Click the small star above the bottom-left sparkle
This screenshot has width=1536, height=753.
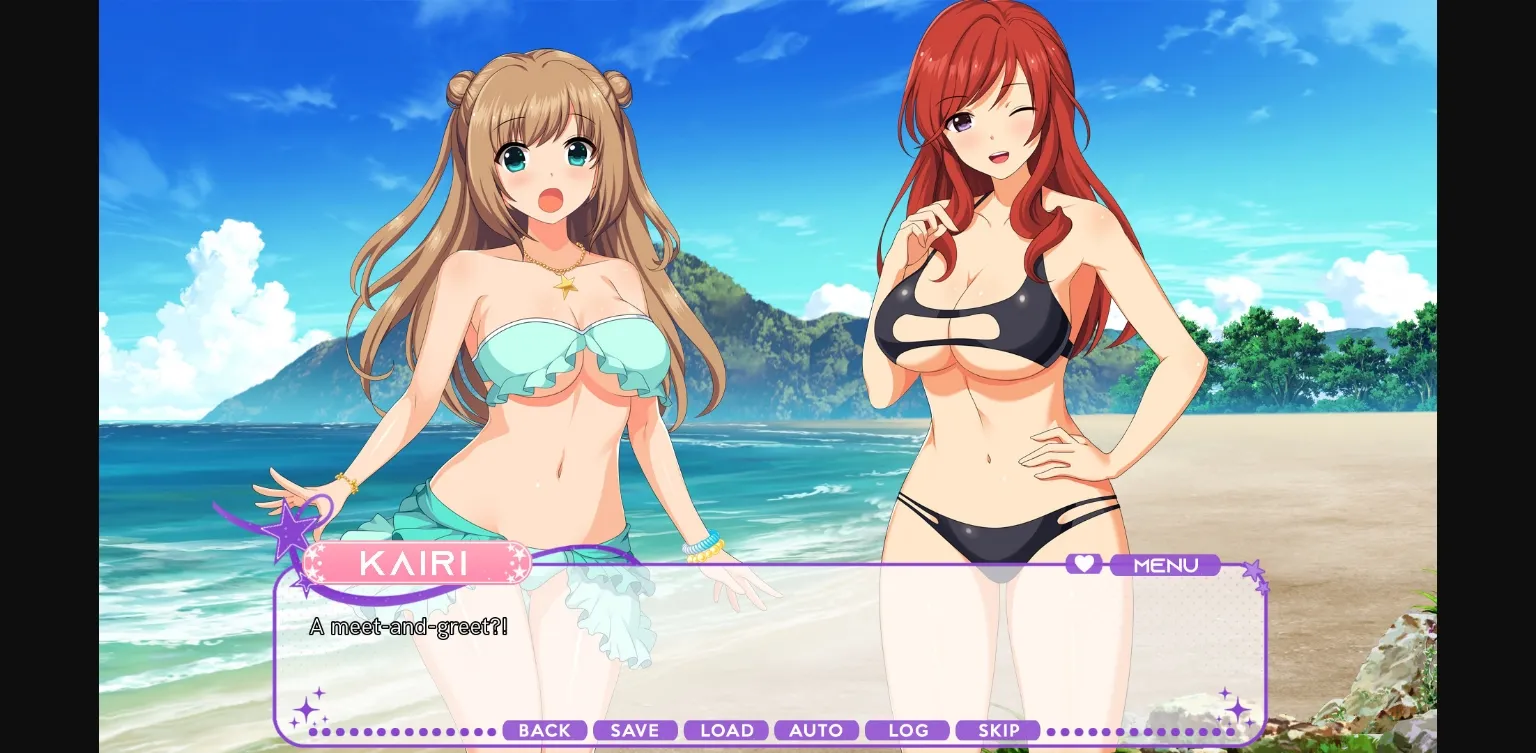pyautogui.click(x=319, y=692)
